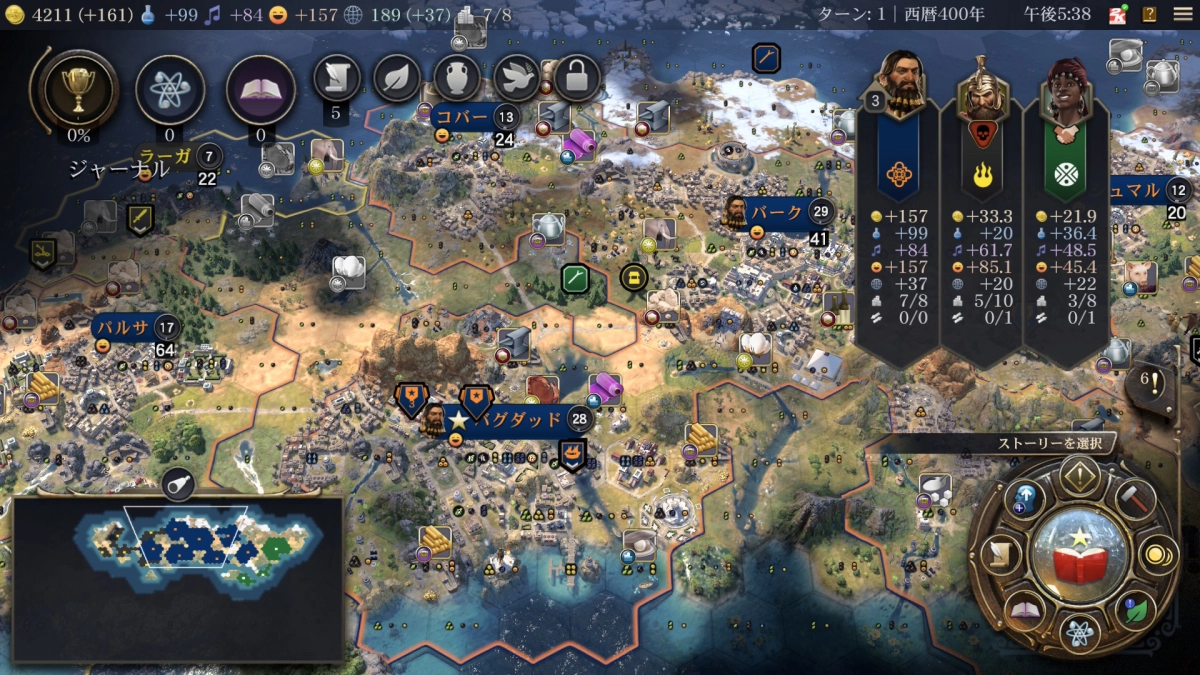1200x675 pixels.
Task: Open the great works vase icon
Action: 457,77
